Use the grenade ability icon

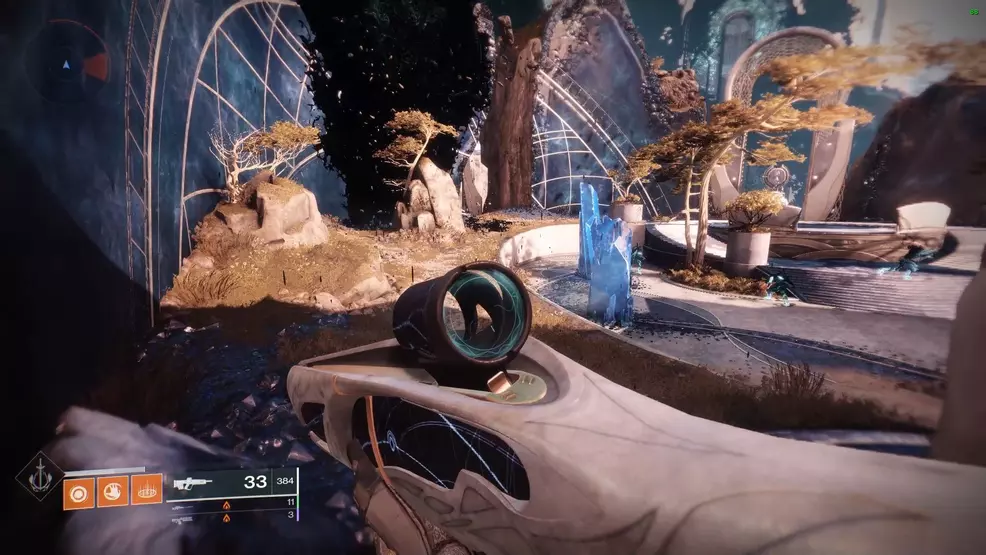coord(79,491)
